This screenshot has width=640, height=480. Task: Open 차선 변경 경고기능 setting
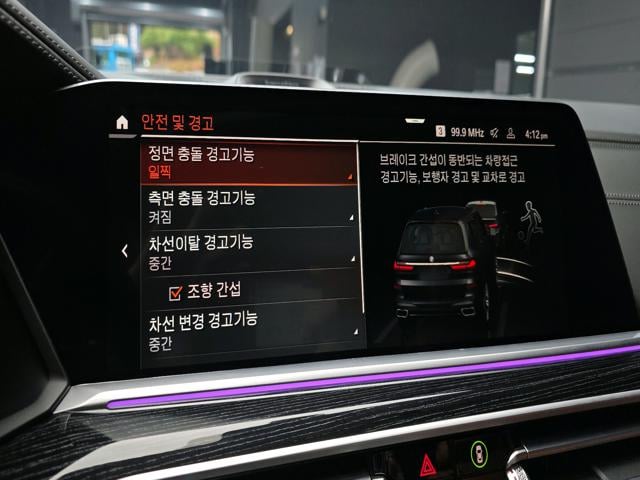[x=249, y=330]
